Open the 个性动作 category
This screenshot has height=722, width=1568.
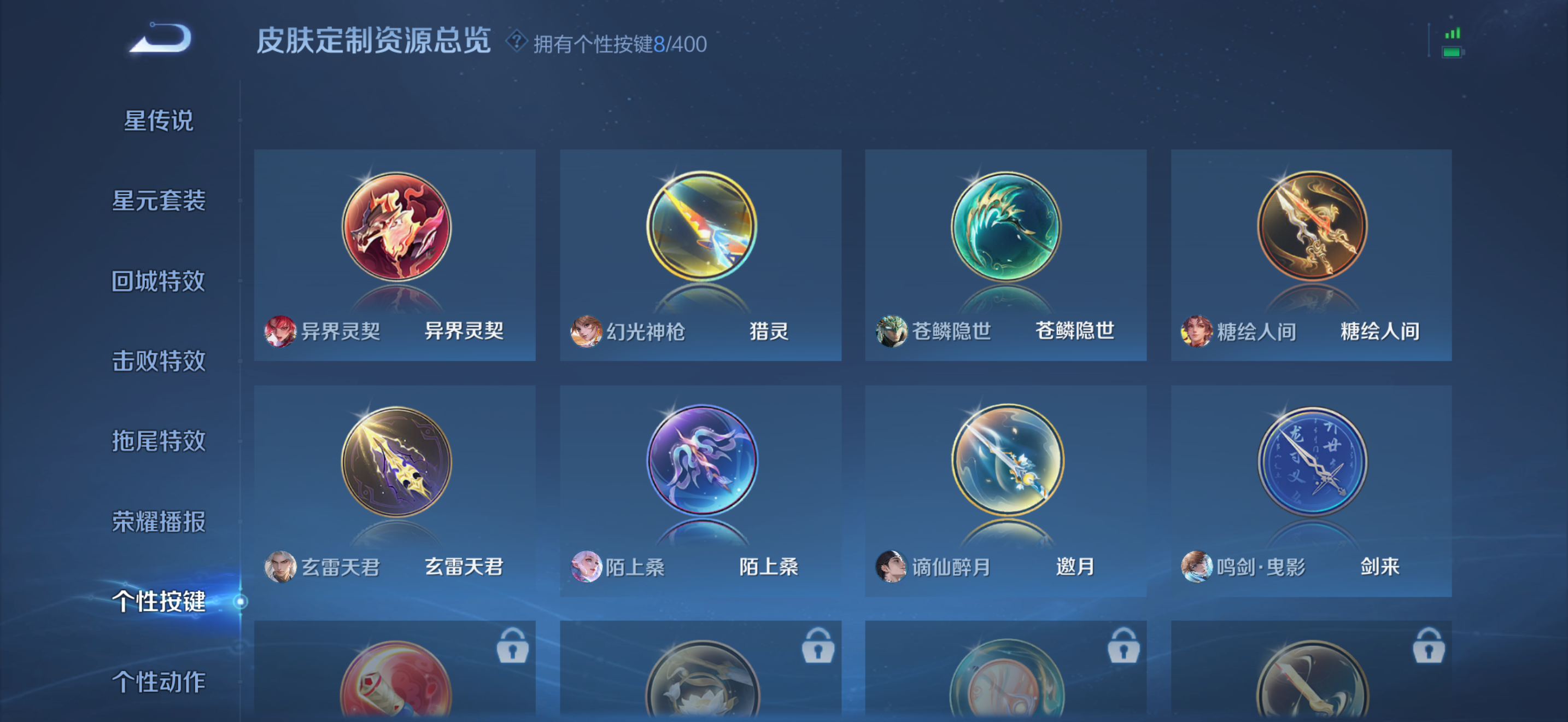coord(160,681)
